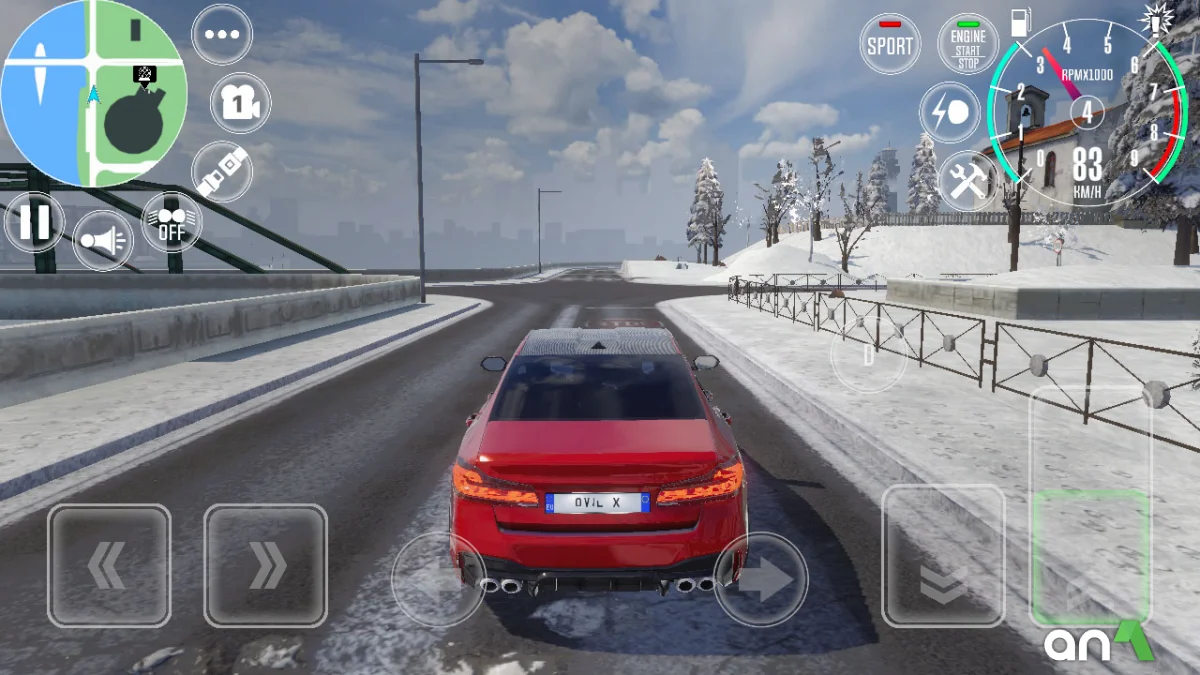1200x675 pixels.
Task: Fasten the seatbelt using the seatbelt icon
Action: (222, 172)
